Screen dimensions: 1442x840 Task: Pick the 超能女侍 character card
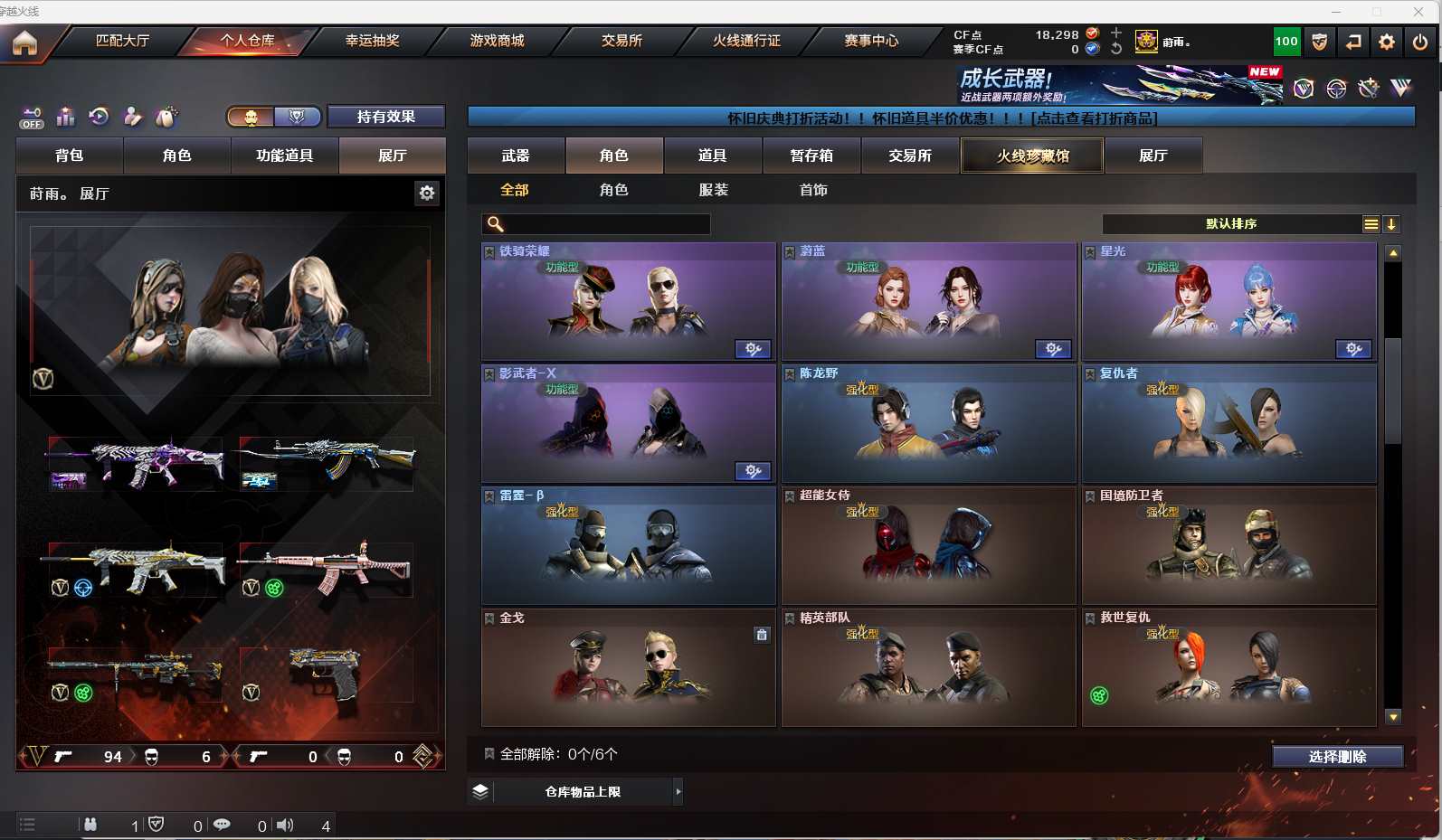[928, 547]
